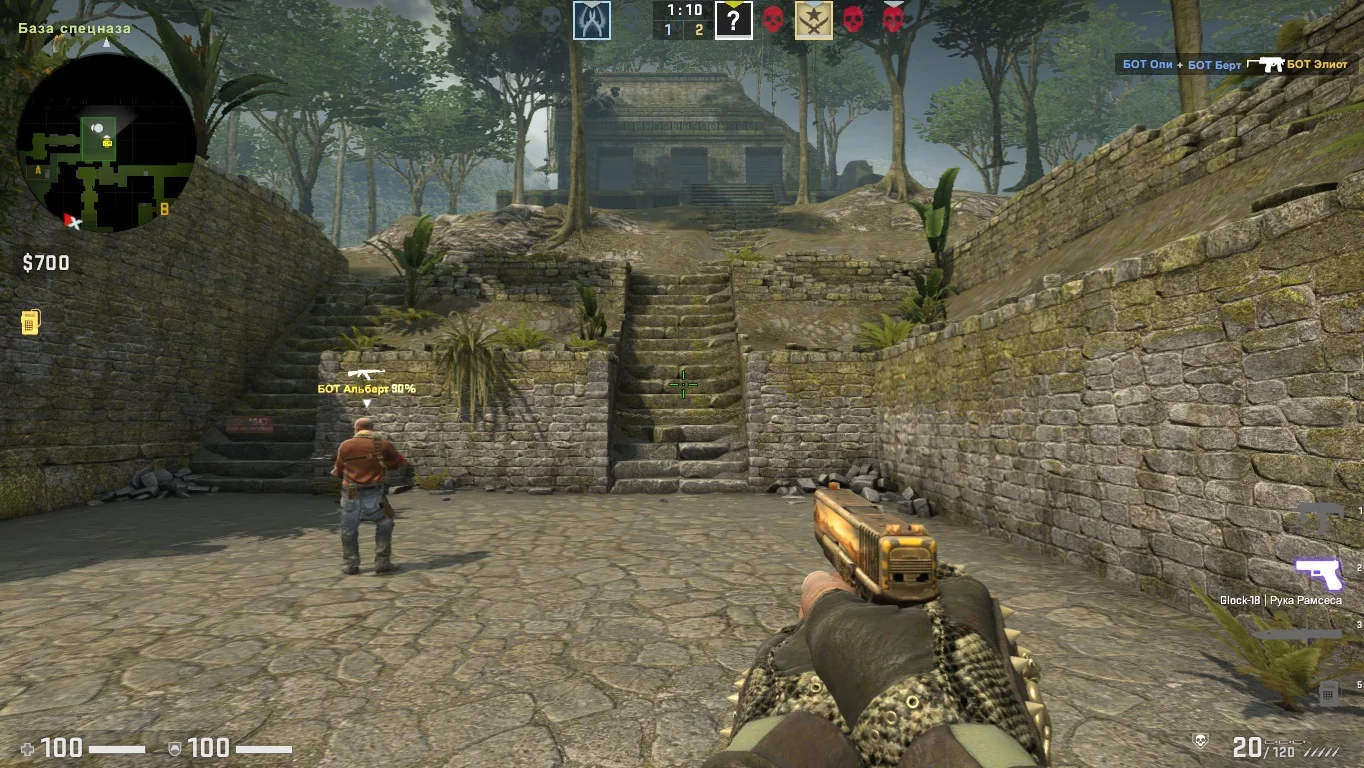Select the Glock-18 pistol weapon slot

click(x=1318, y=574)
